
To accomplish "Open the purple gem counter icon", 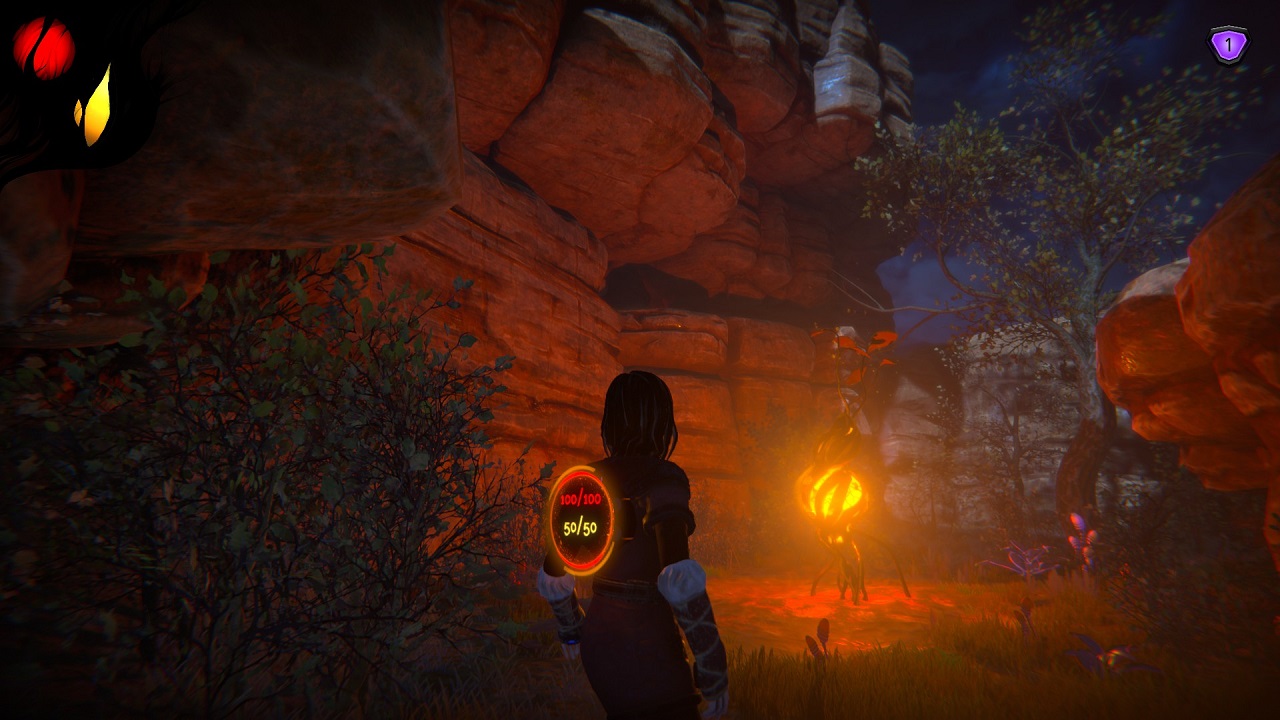I will pos(1228,45).
